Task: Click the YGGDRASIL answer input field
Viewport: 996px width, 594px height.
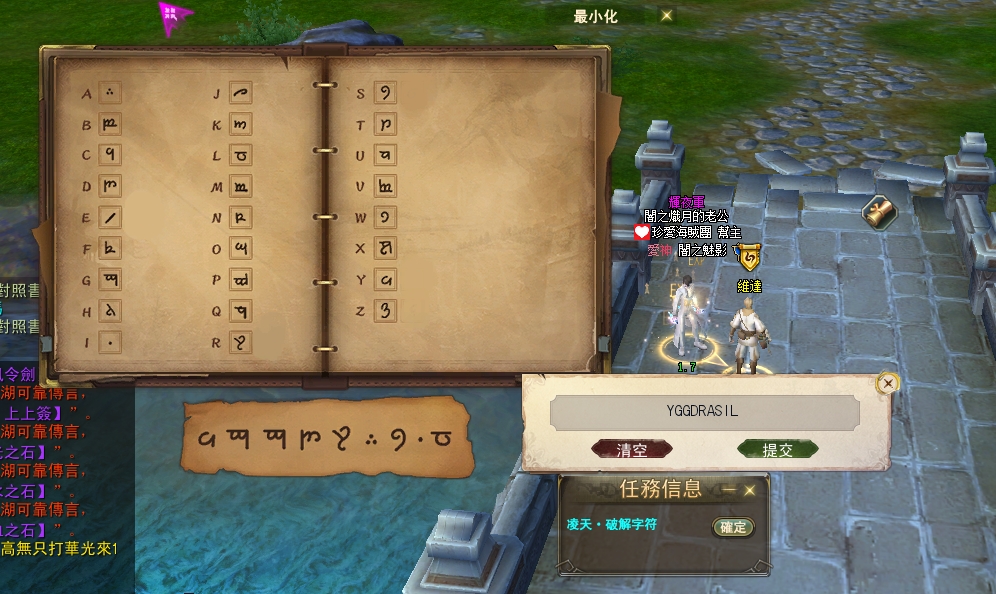Action: coord(705,411)
